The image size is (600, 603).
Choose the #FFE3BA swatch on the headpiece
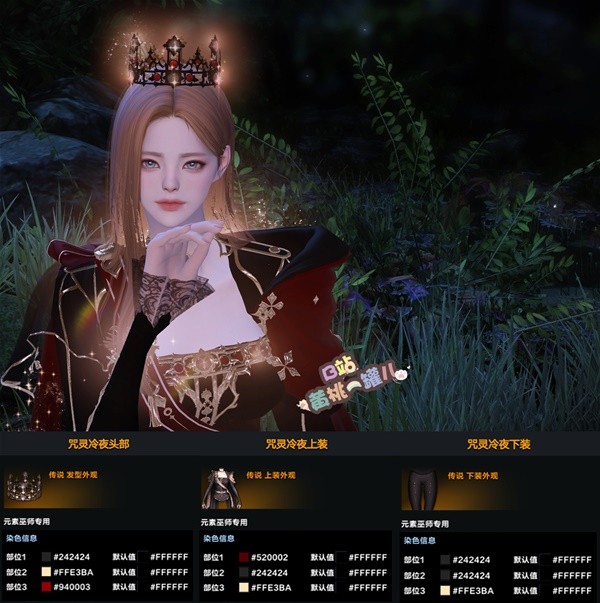click(x=46, y=573)
